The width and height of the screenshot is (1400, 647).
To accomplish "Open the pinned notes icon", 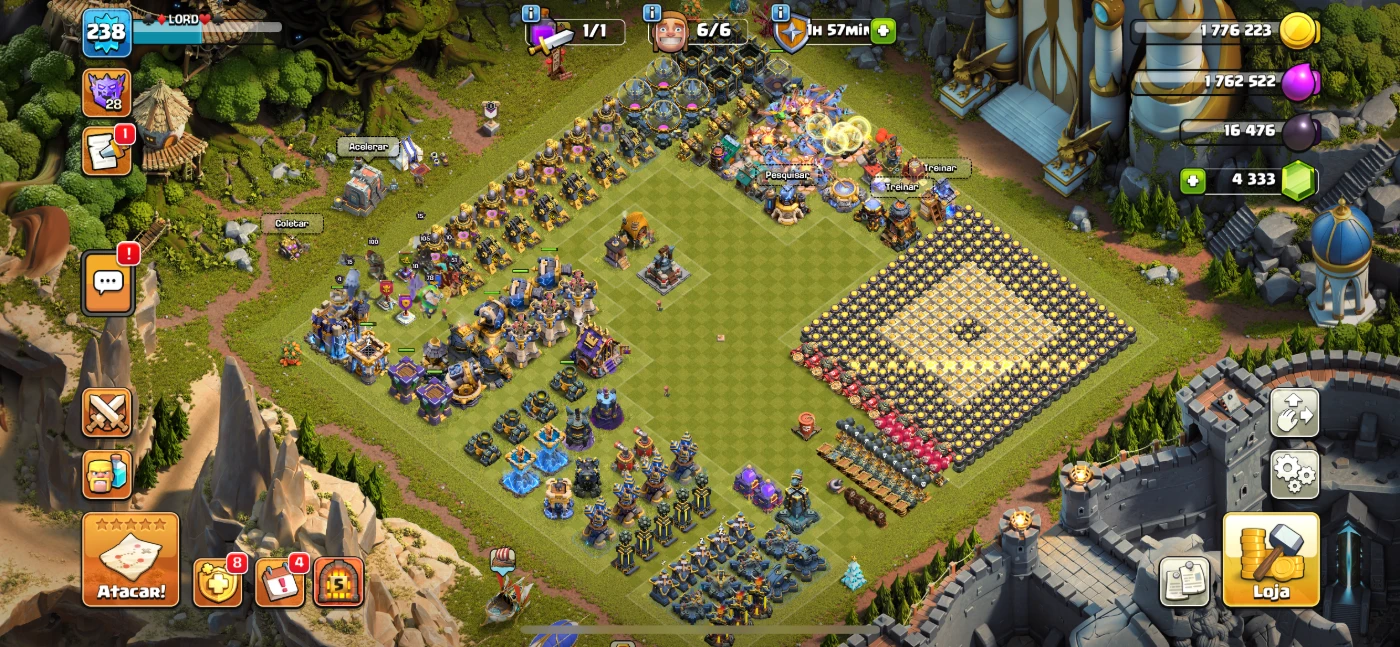I will 1184,581.
